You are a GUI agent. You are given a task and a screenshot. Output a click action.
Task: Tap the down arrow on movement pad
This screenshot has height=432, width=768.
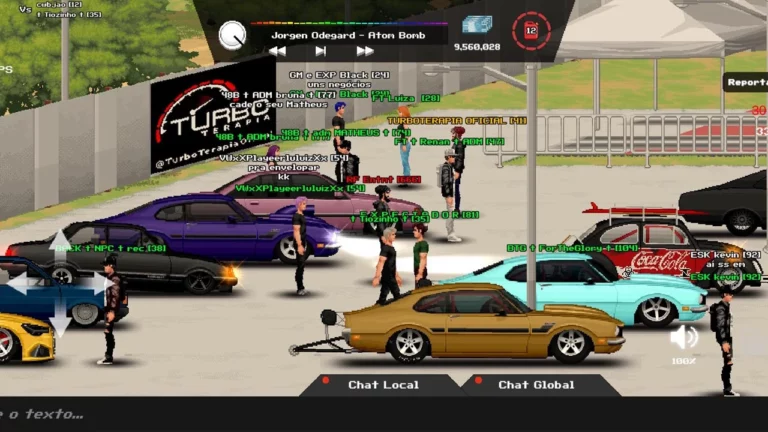(60, 322)
